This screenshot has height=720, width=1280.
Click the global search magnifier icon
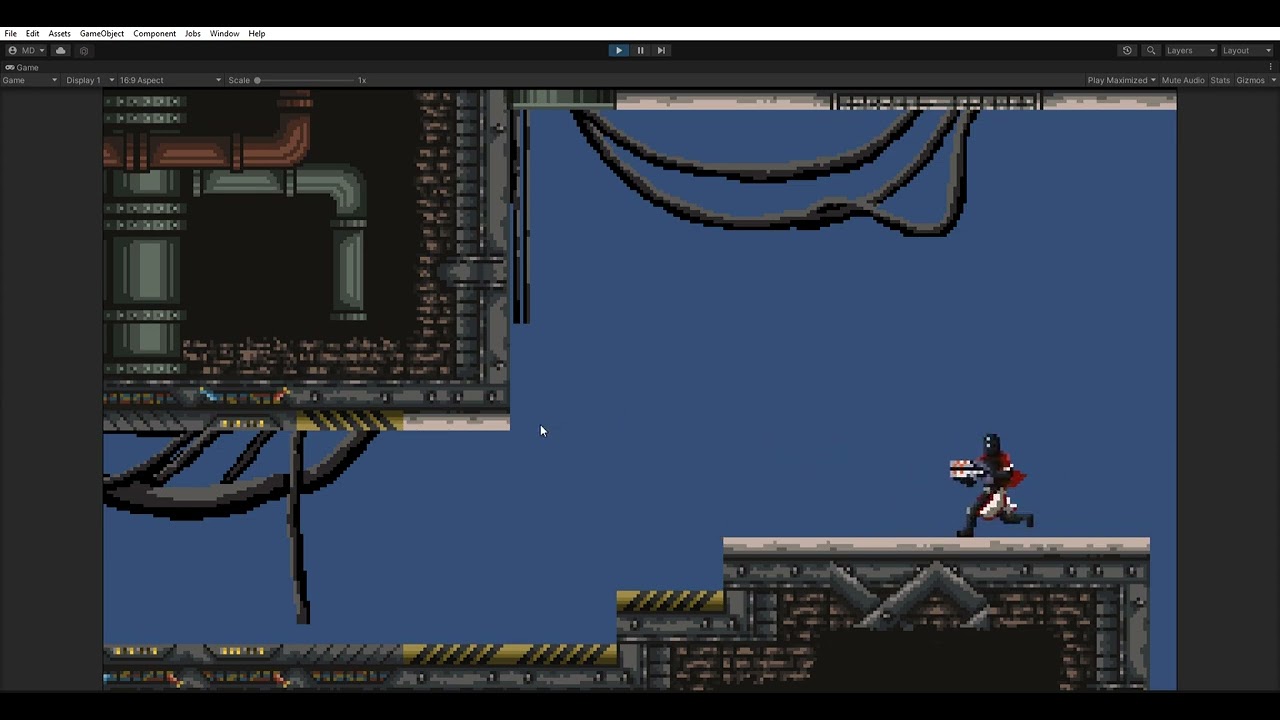click(x=1150, y=50)
